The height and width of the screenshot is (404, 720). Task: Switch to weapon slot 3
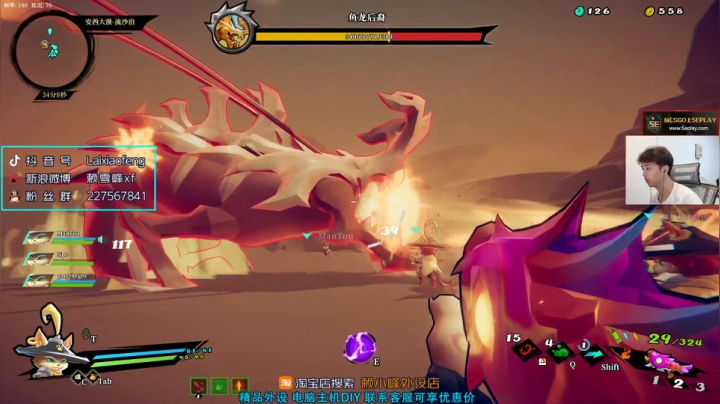coord(701,385)
